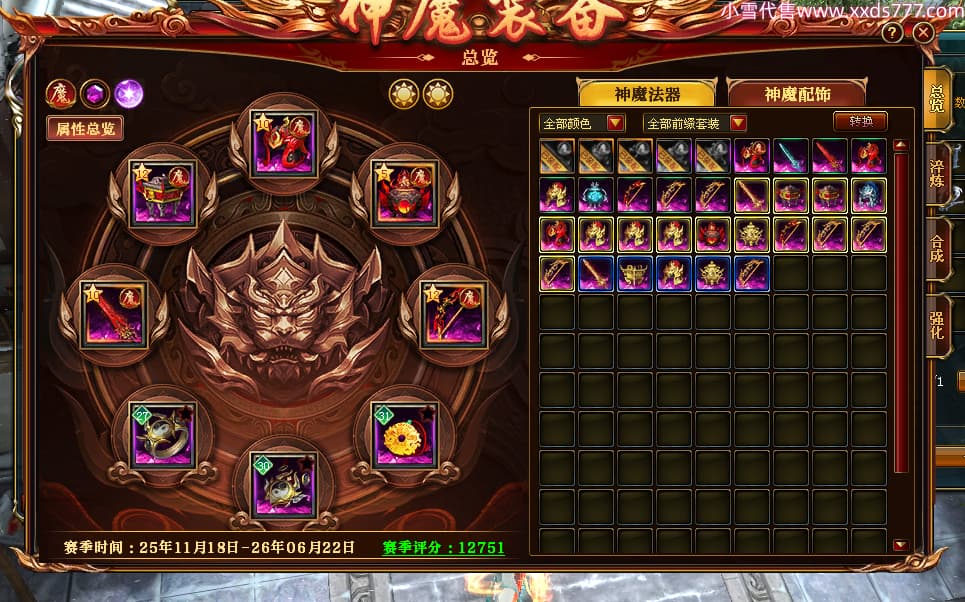Viewport: 965px width, 602px height.
Task: Close the 神魔装备 window
Action: pos(923,32)
